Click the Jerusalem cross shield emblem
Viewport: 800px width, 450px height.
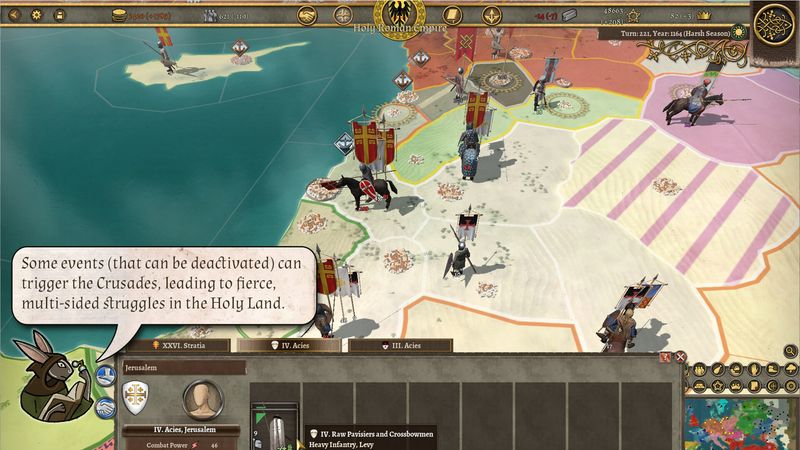(x=138, y=397)
